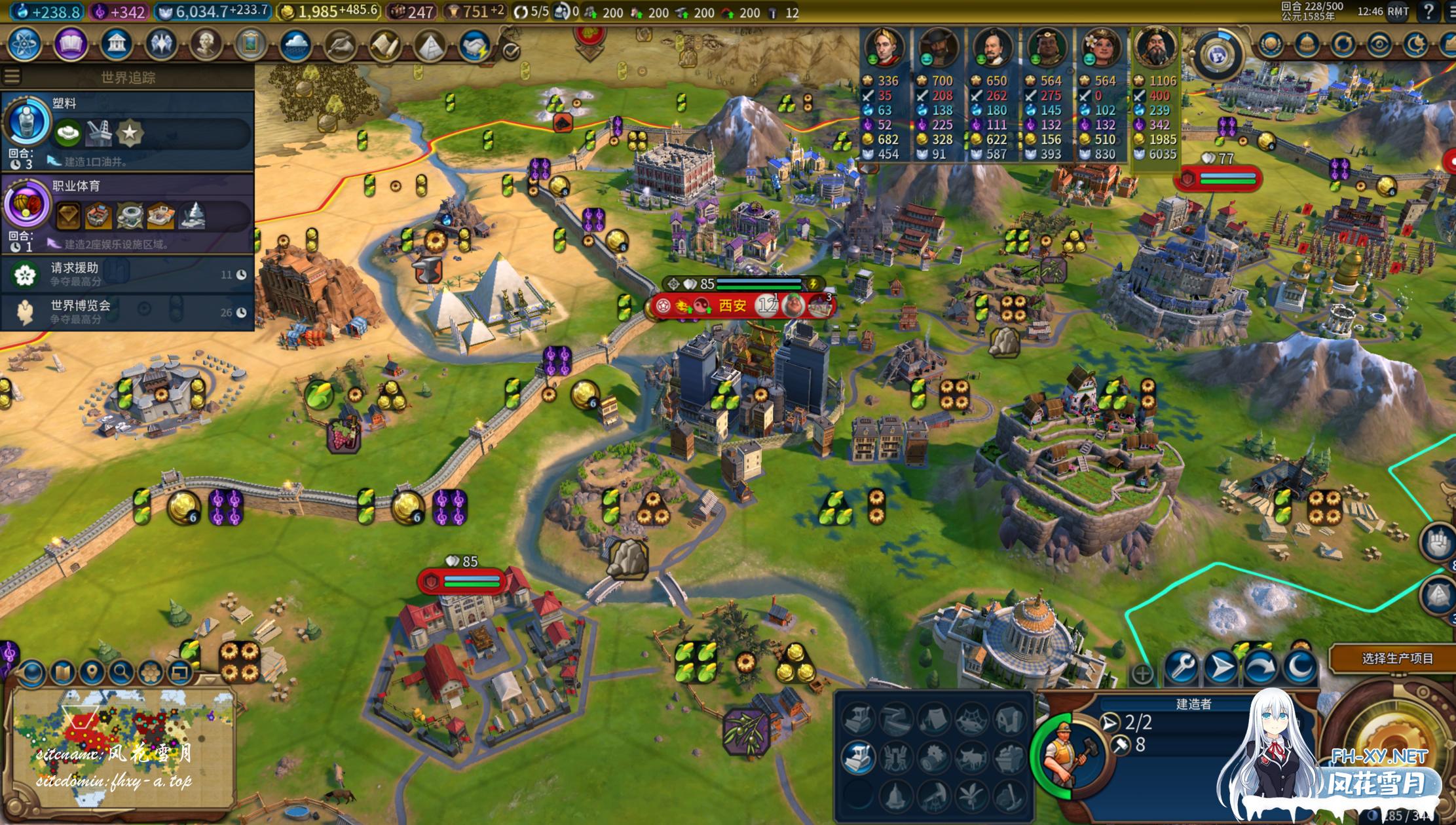Toggle the map pin placement button
The image size is (1456, 825).
[92, 672]
